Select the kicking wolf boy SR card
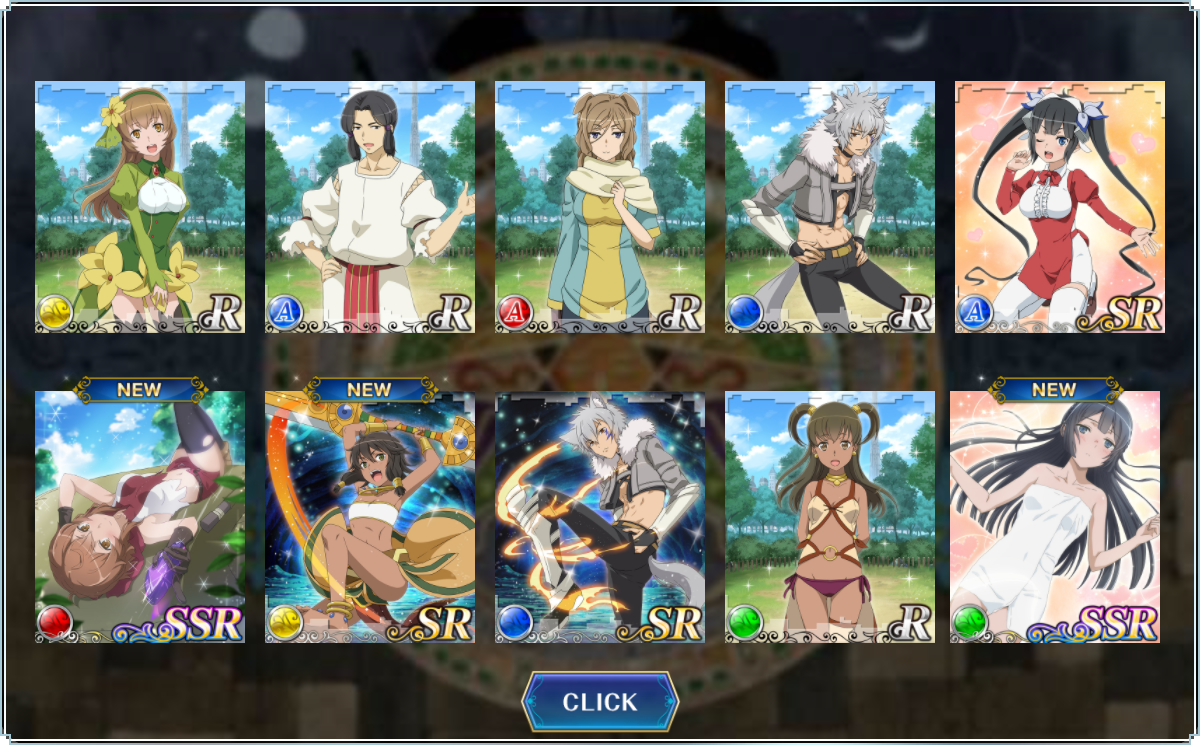This screenshot has height=746, width=1200. [600, 517]
